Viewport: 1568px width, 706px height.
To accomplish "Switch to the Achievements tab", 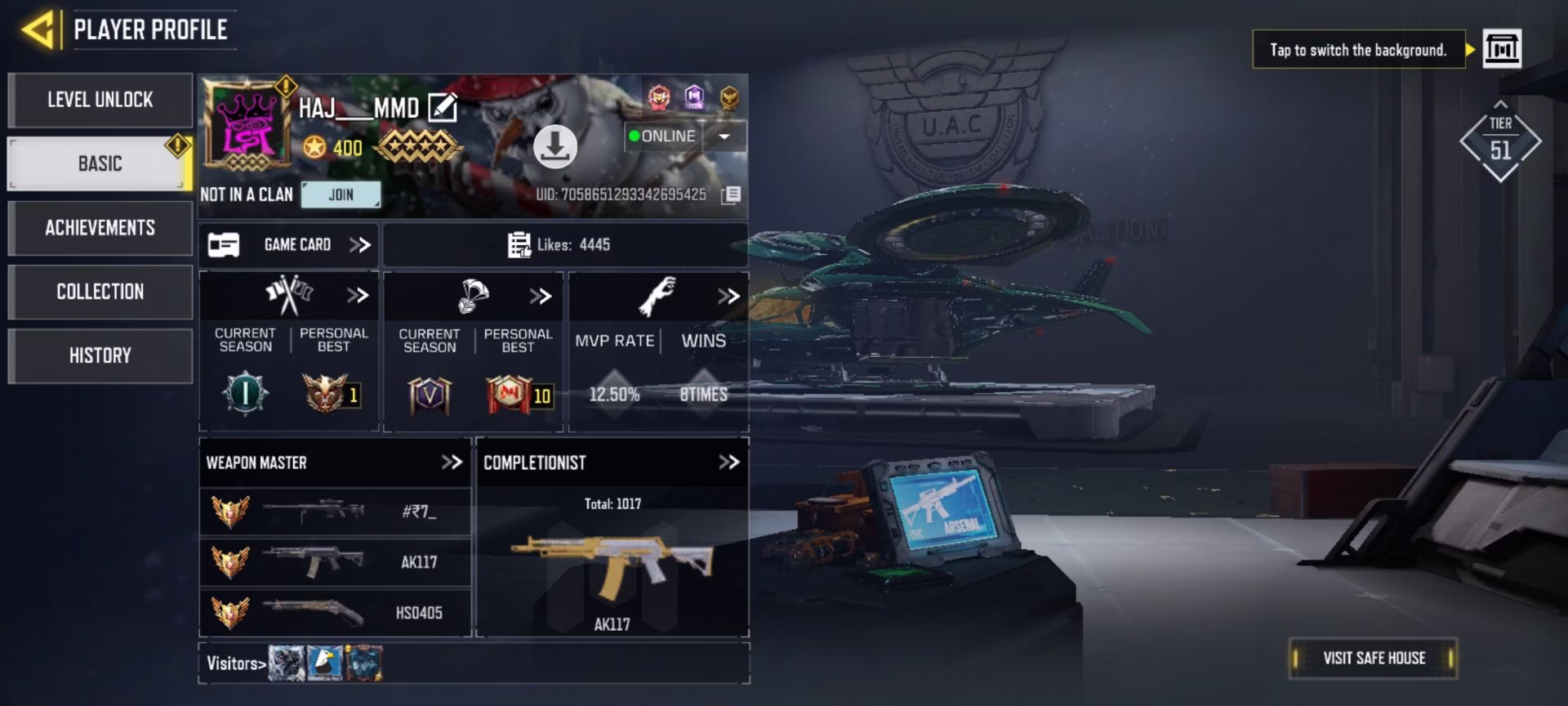I will pos(100,228).
